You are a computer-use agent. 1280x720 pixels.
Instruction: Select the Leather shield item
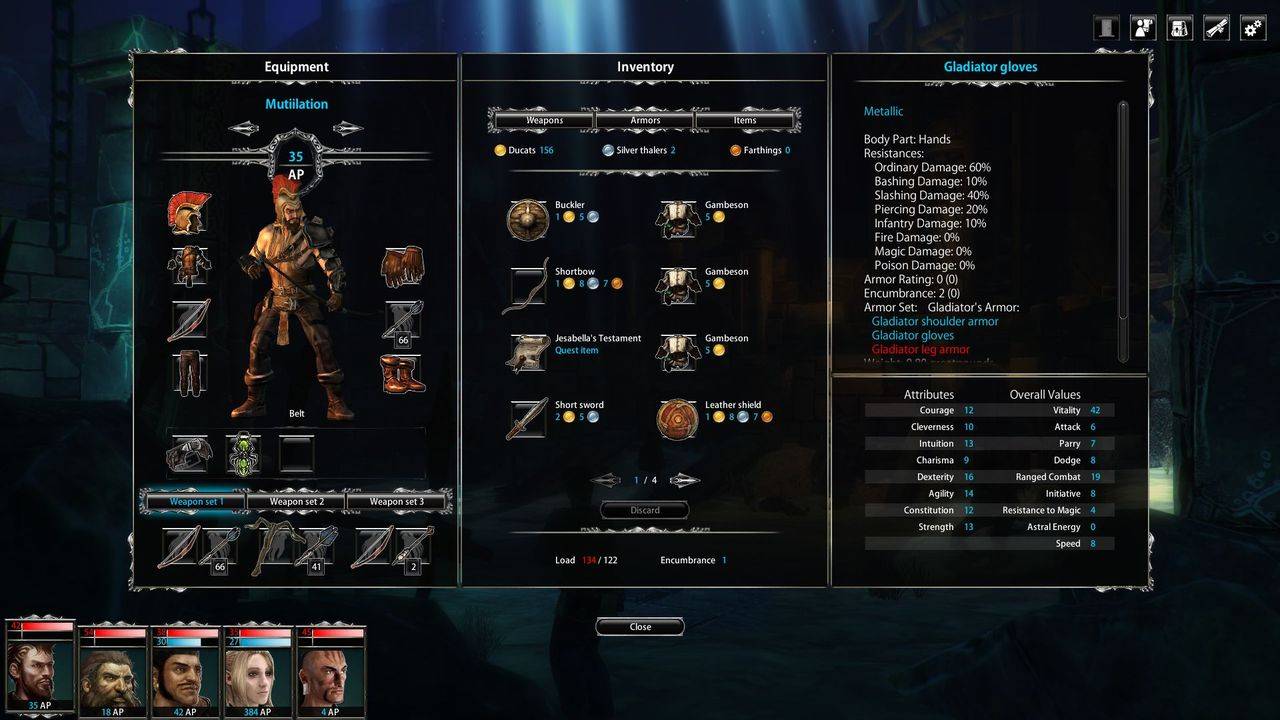pos(677,419)
